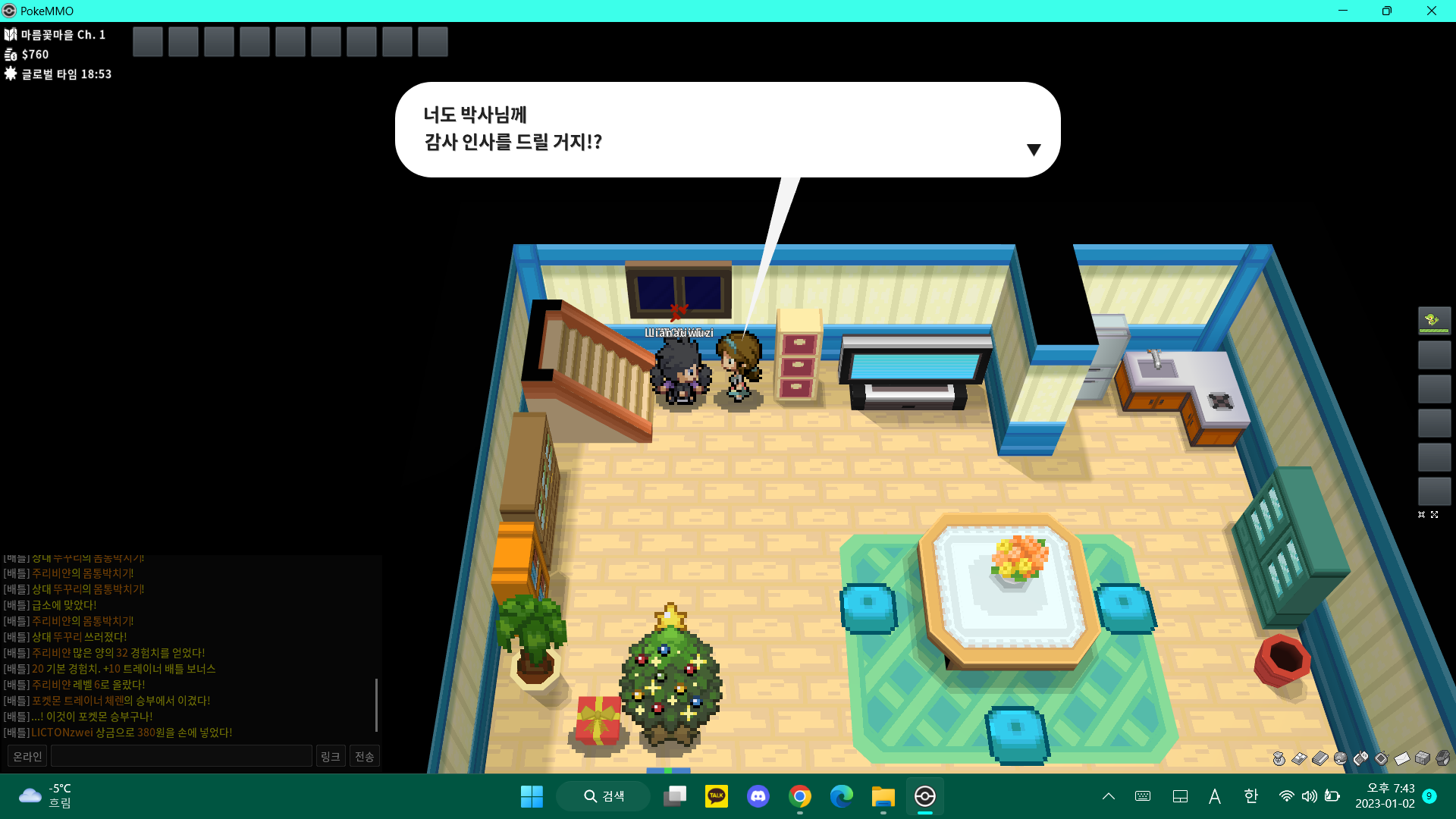Click the chat log scrollbar
This screenshot has height=819, width=1456.
(376, 704)
